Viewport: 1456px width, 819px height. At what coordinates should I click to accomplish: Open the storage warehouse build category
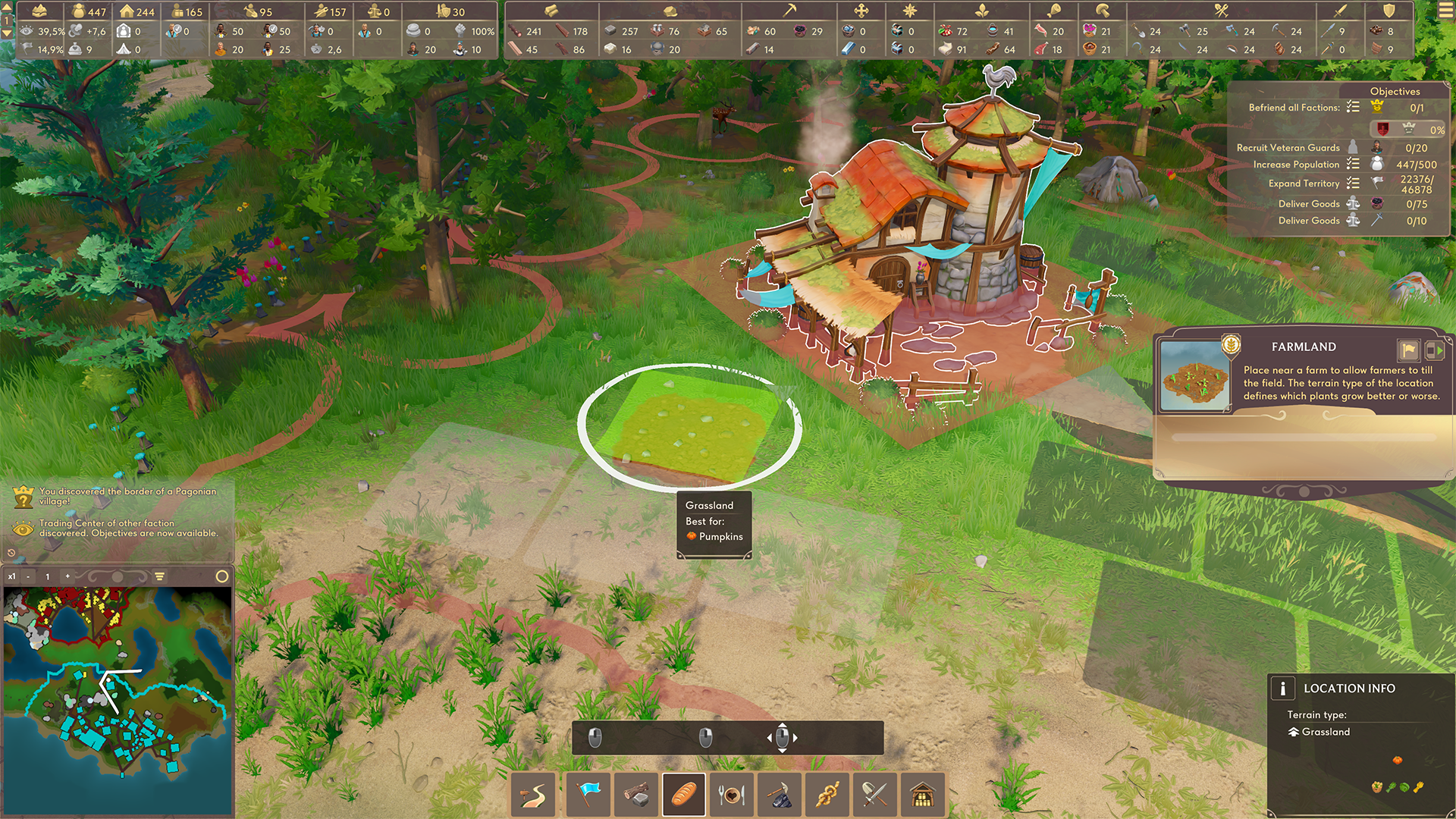click(x=922, y=795)
